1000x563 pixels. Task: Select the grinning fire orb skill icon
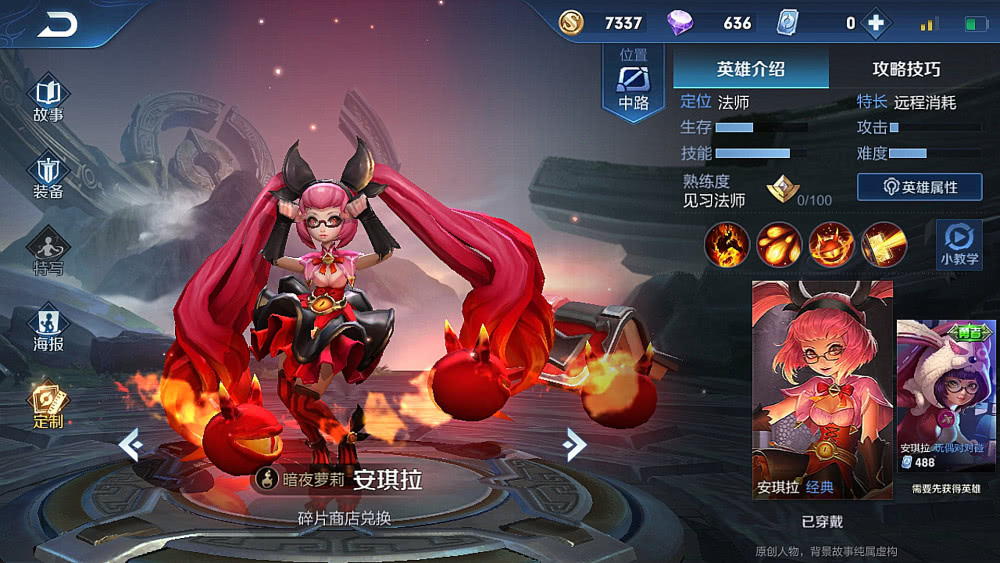coord(831,245)
